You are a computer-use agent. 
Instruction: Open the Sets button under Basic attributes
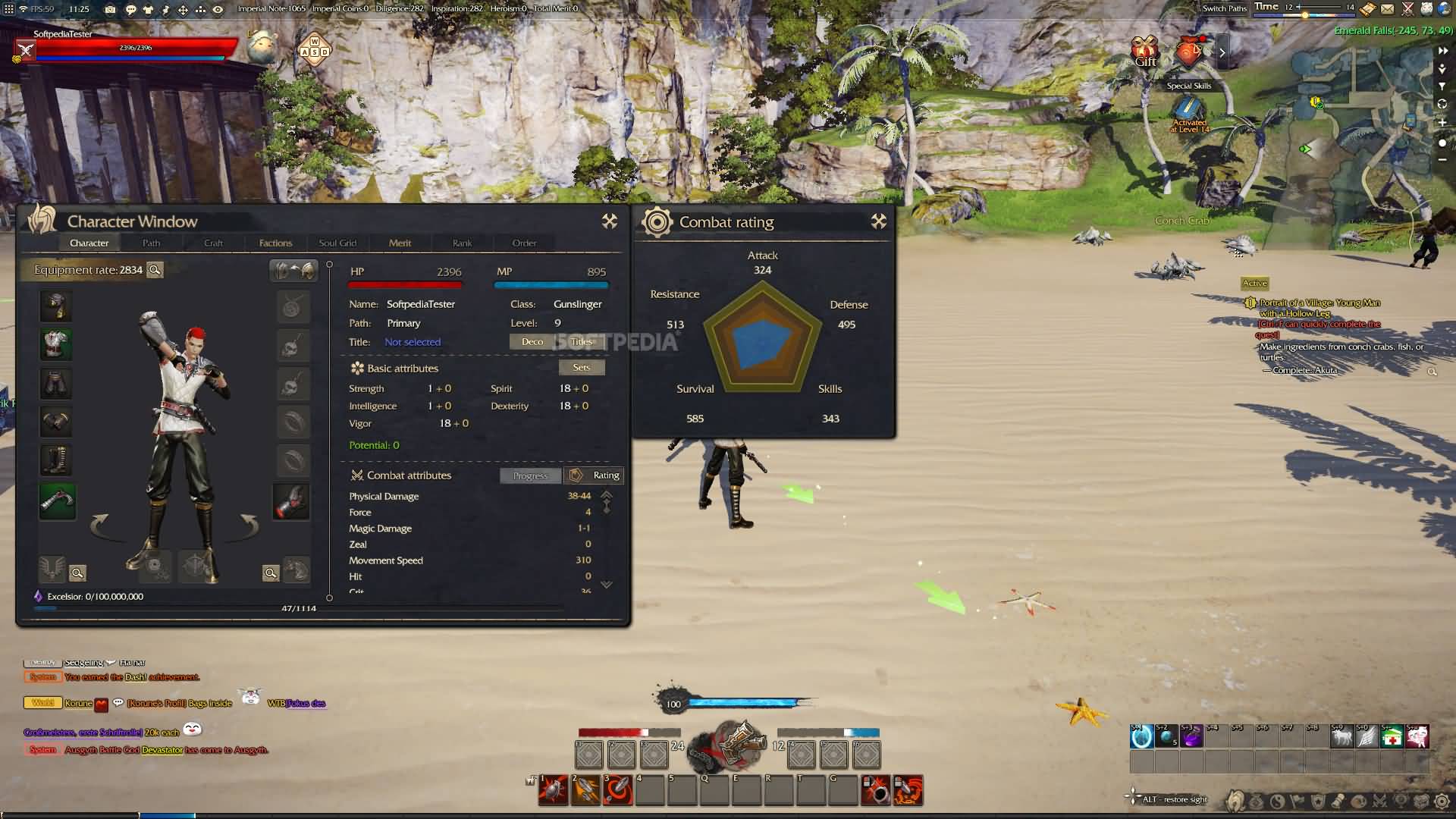pyautogui.click(x=582, y=368)
